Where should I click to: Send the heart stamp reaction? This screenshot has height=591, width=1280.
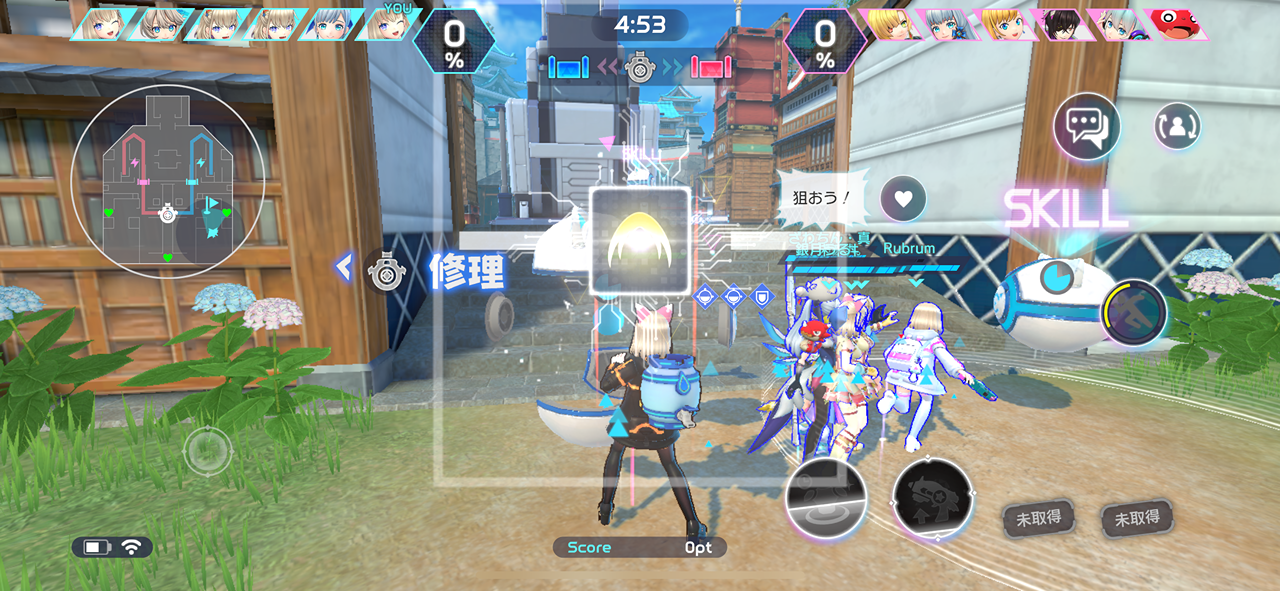[x=903, y=198]
